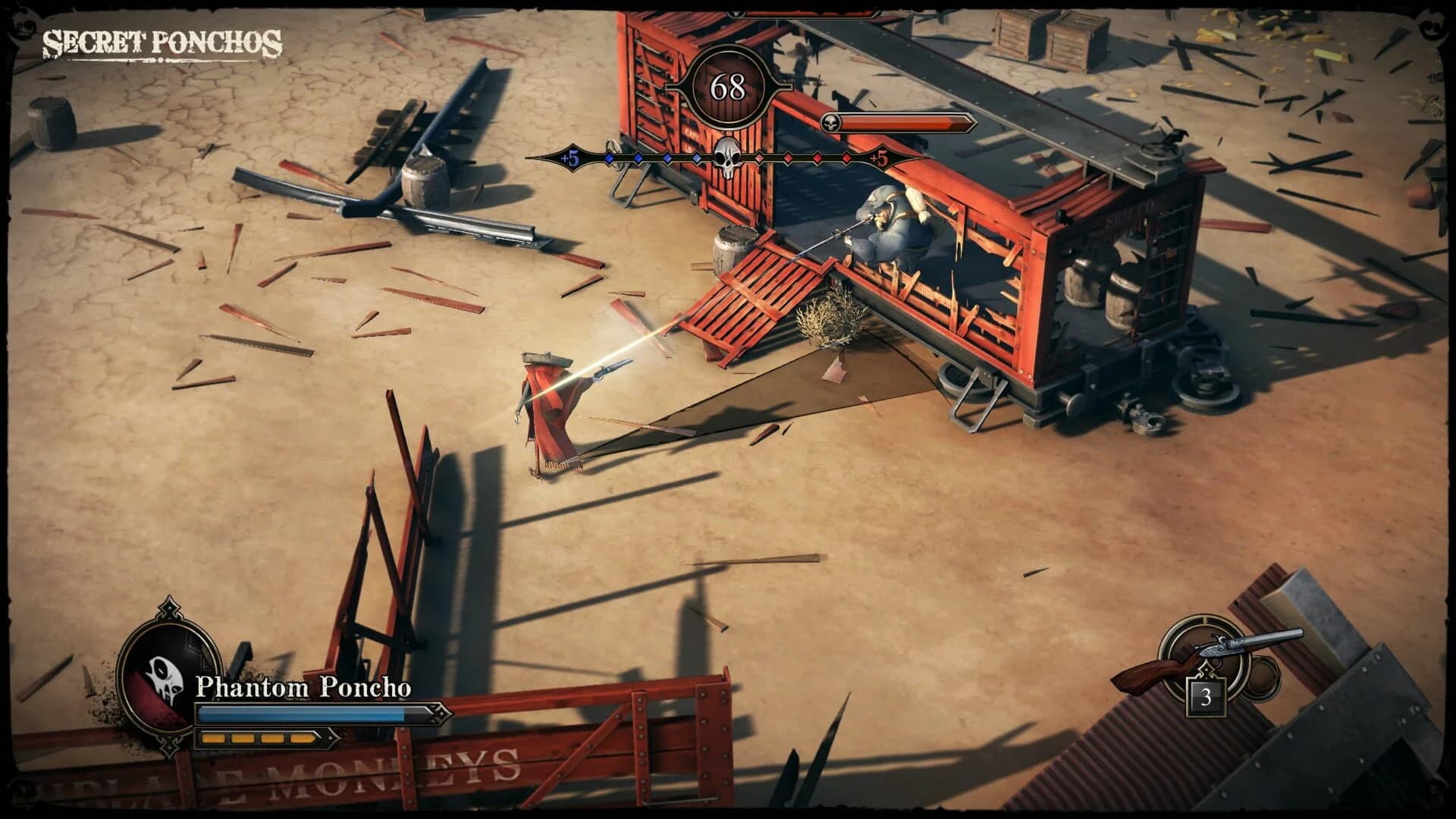The width and height of the screenshot is (1456, 819).
Task: Expand the round 68 timer medallion
Action: 730,87
